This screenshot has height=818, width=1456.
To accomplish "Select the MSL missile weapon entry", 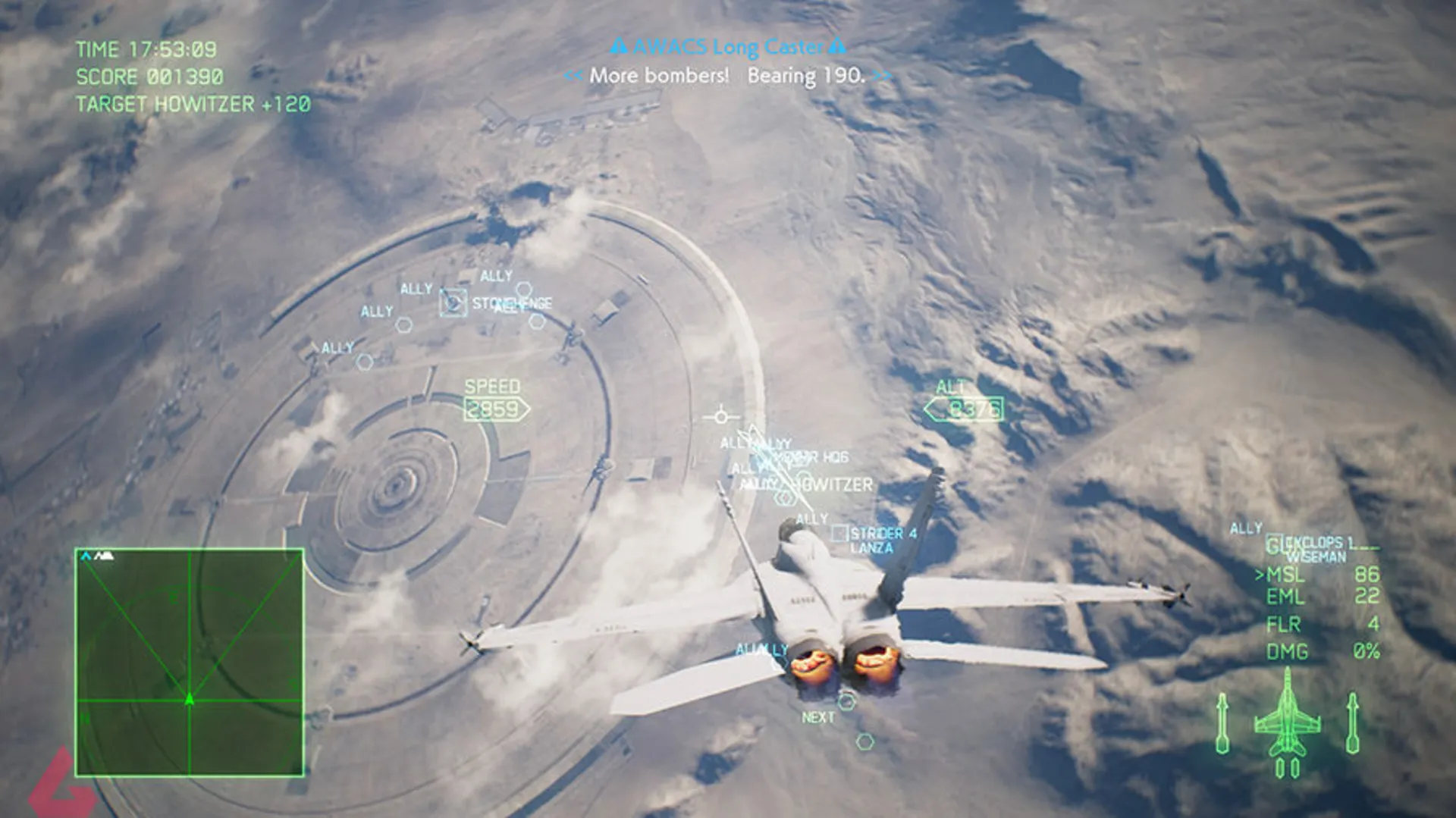I will pos(1319,575).
